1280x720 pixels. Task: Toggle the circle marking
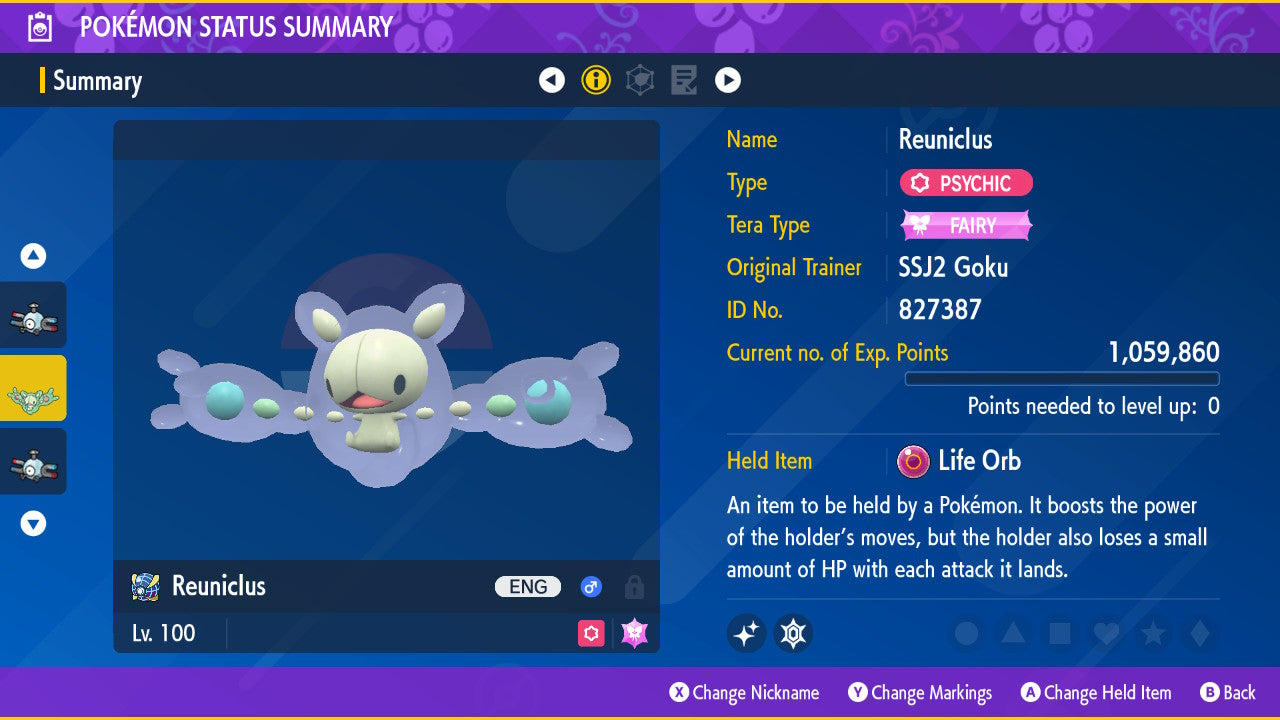click(x=967, y=633)
